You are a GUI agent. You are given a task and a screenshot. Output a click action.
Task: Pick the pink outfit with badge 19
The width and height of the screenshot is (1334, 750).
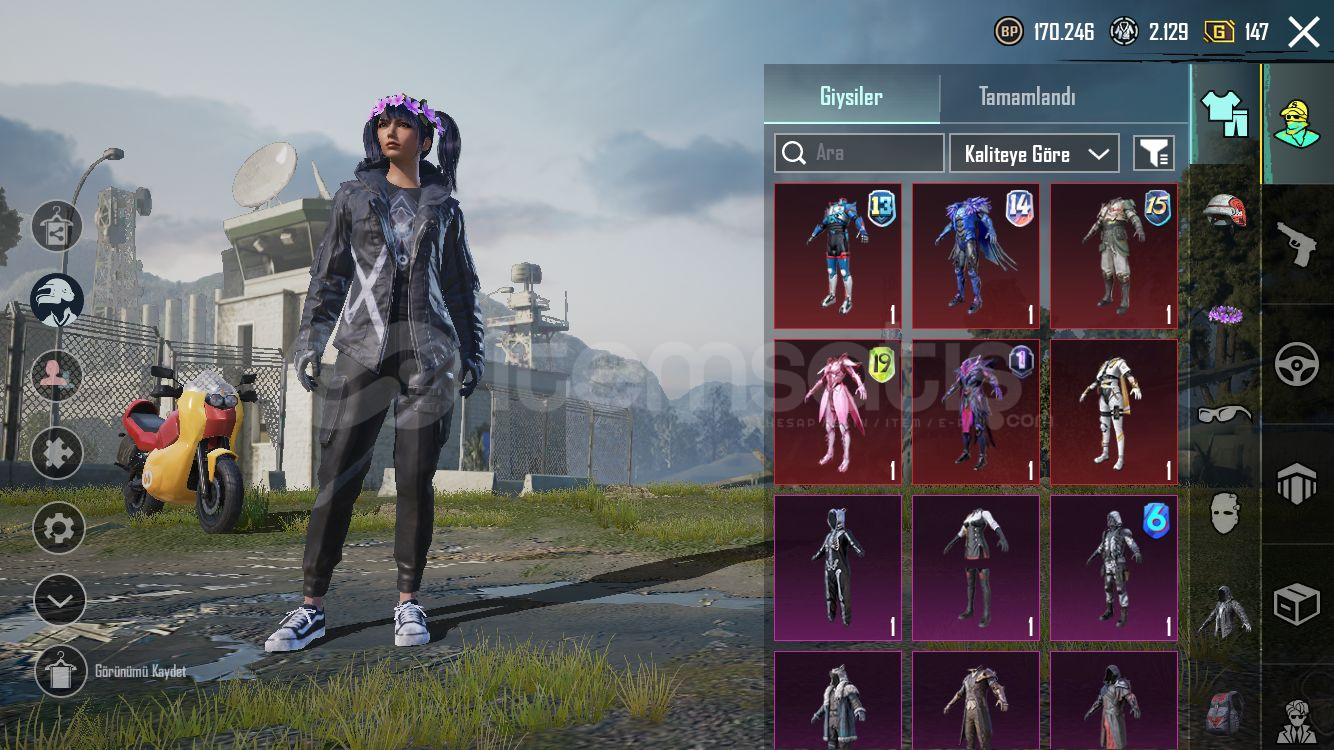tap(838, 412)
